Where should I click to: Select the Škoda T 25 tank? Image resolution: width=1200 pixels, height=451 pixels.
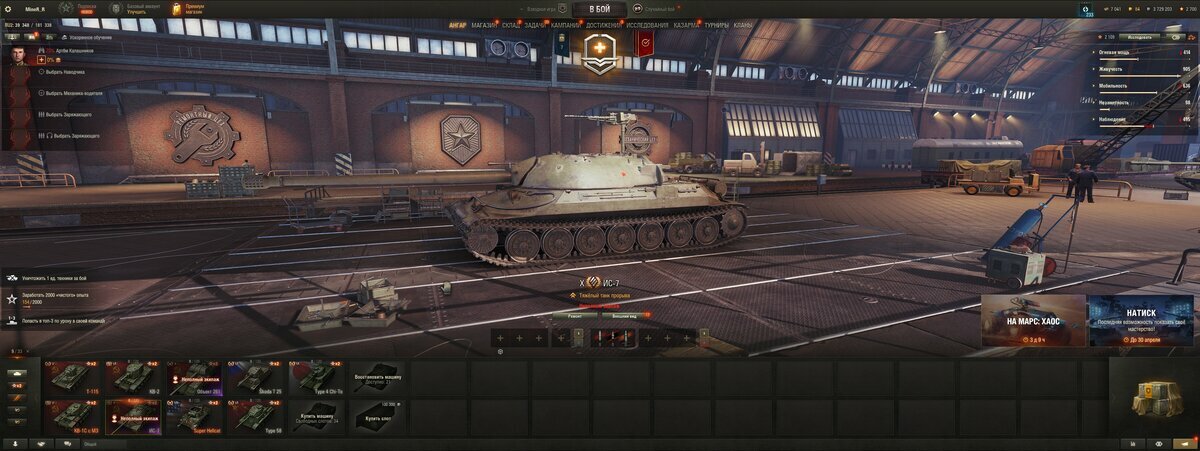point(256,378)
